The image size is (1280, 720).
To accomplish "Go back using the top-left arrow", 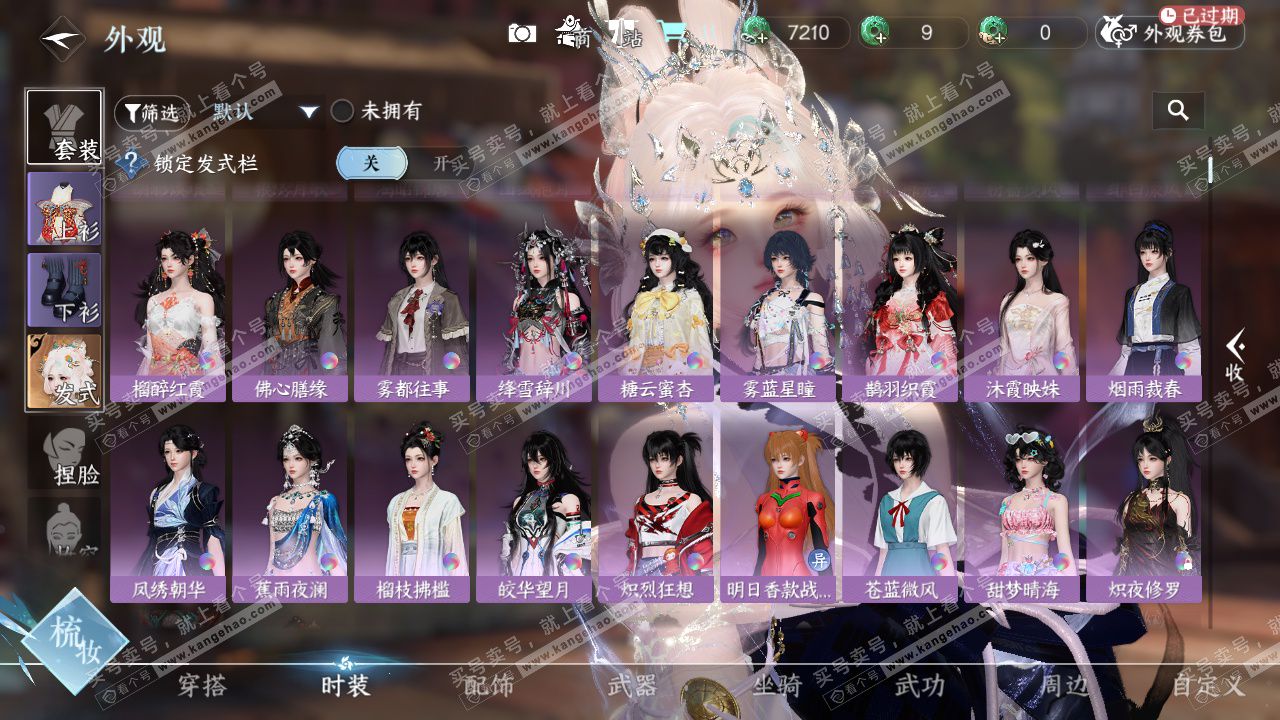I will pos(61,39).
